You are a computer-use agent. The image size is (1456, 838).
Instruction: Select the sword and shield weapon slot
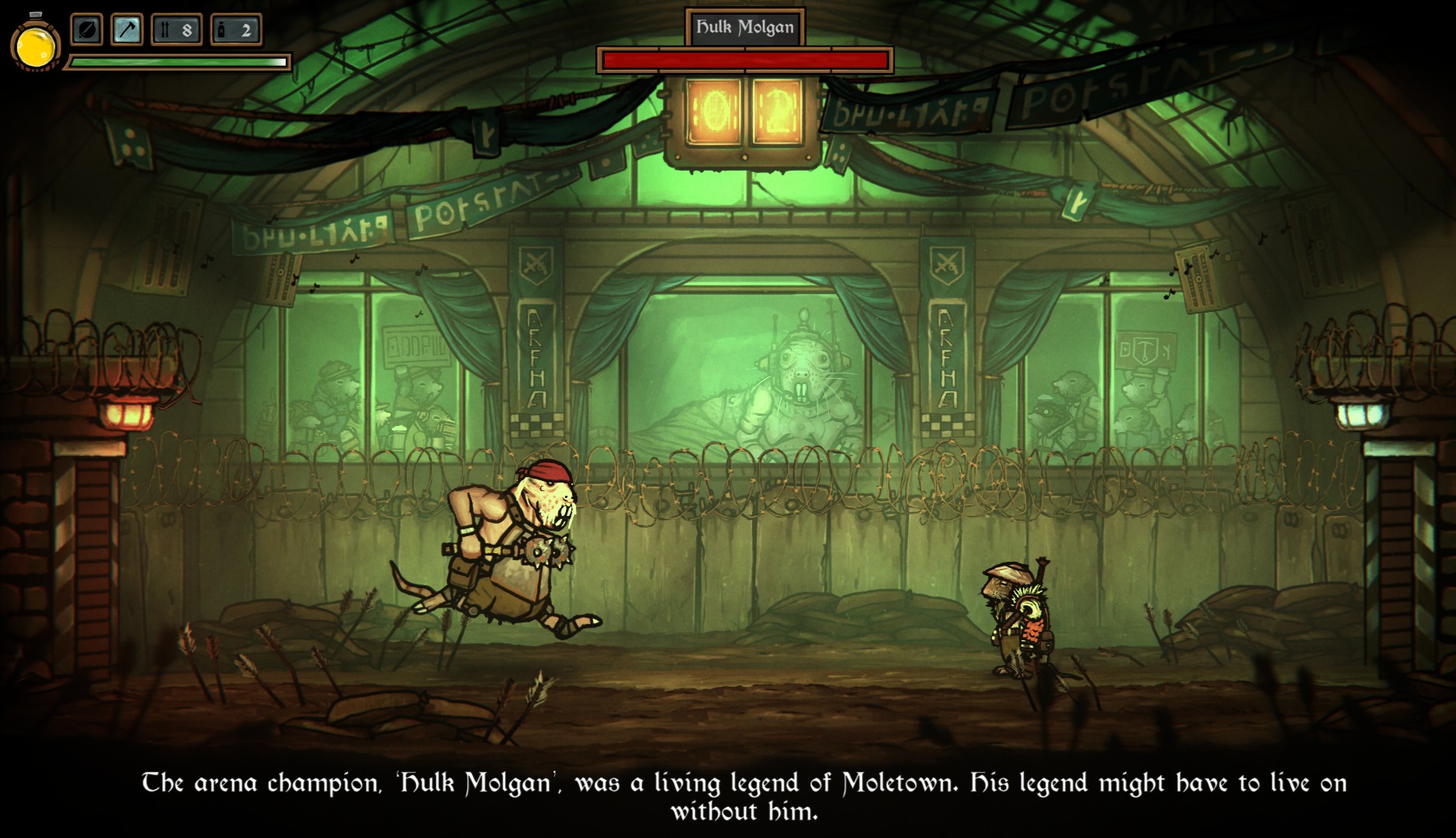coord(87,30)
